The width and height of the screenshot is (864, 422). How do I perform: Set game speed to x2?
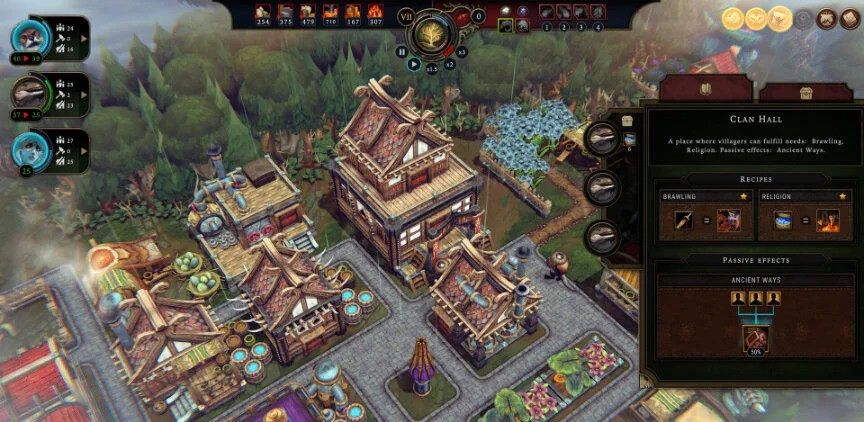449,63
